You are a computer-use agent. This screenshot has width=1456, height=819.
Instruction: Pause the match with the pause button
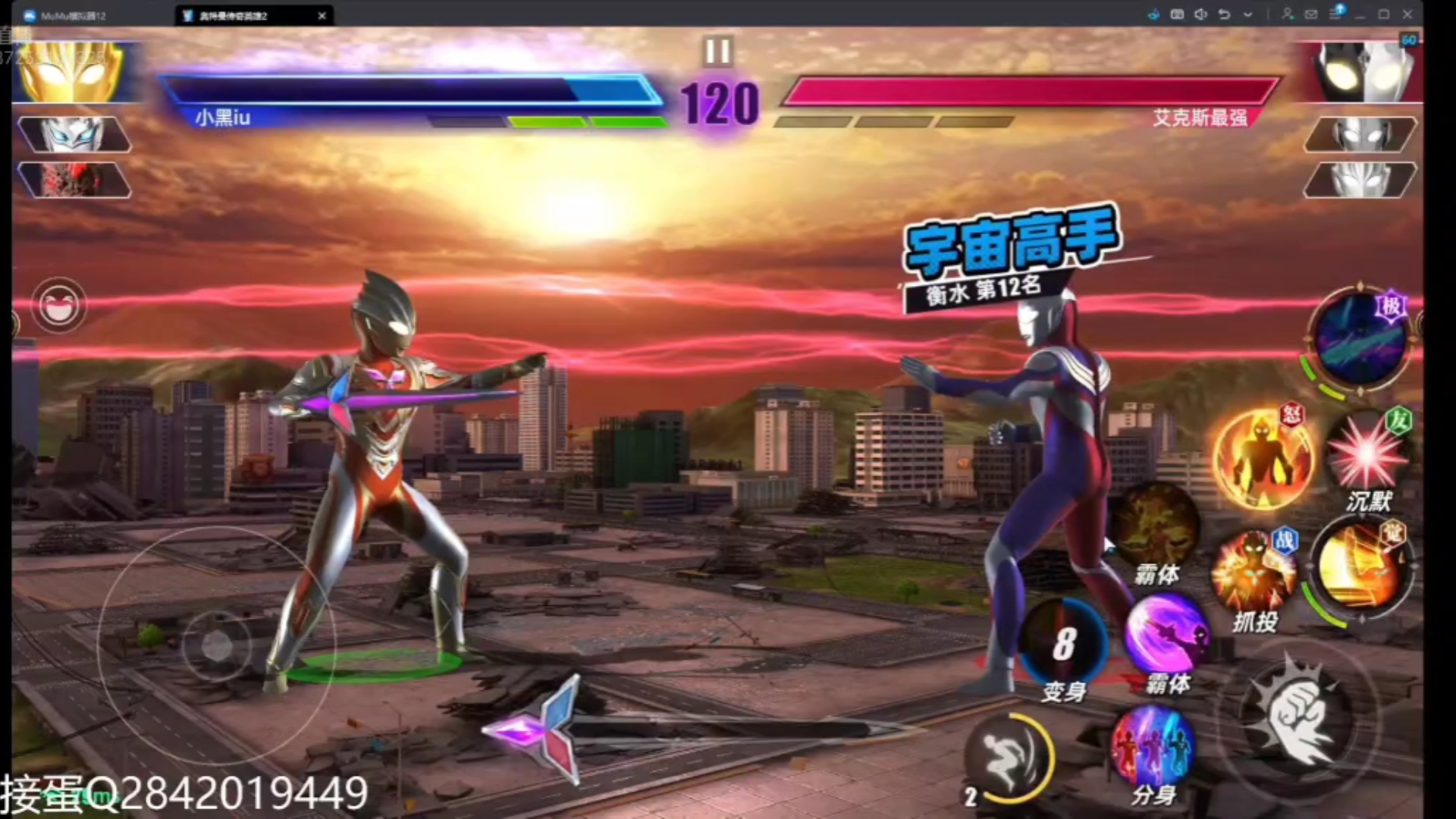(x=717, y=52)
